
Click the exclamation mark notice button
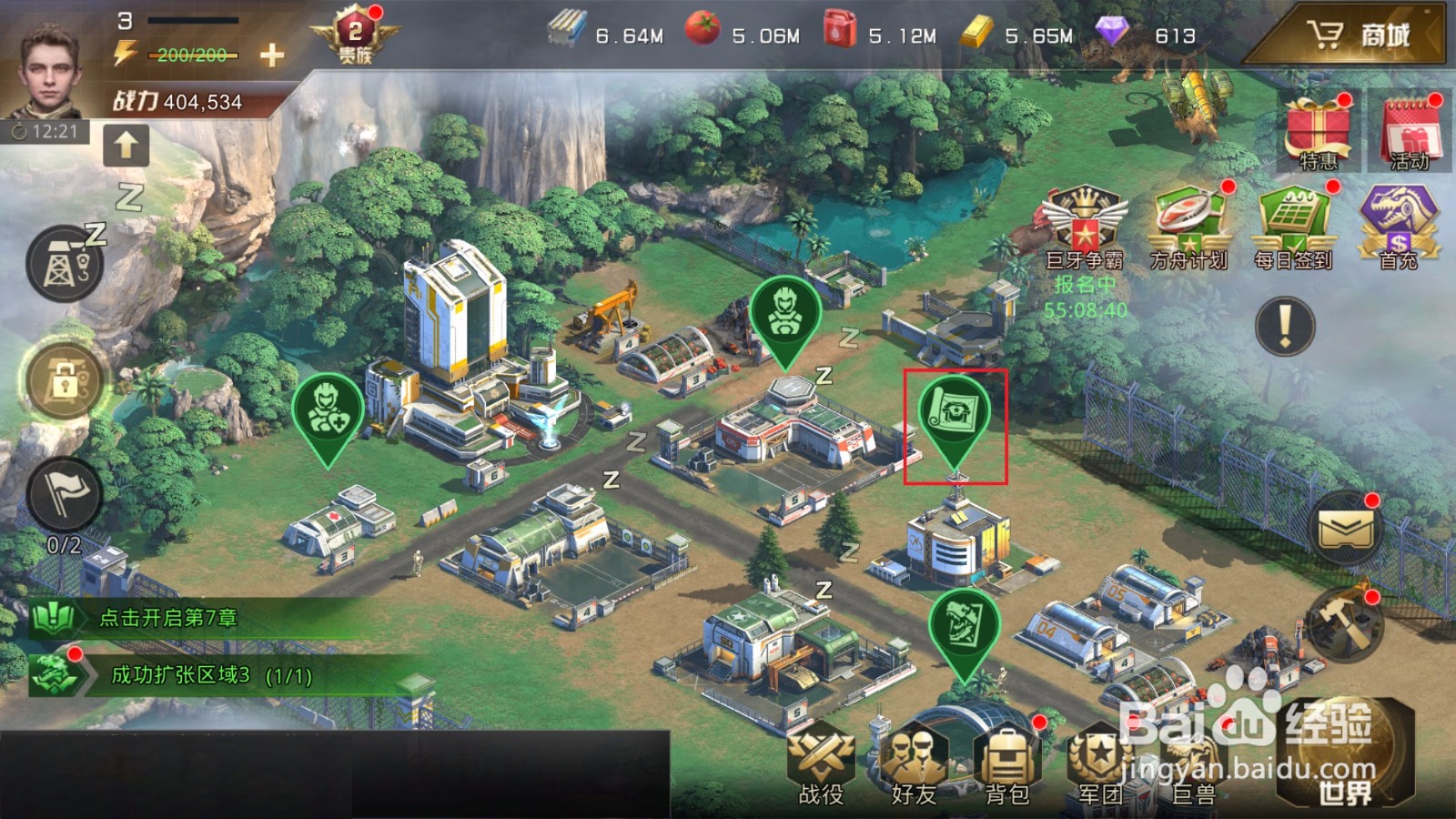[1284, 326]
